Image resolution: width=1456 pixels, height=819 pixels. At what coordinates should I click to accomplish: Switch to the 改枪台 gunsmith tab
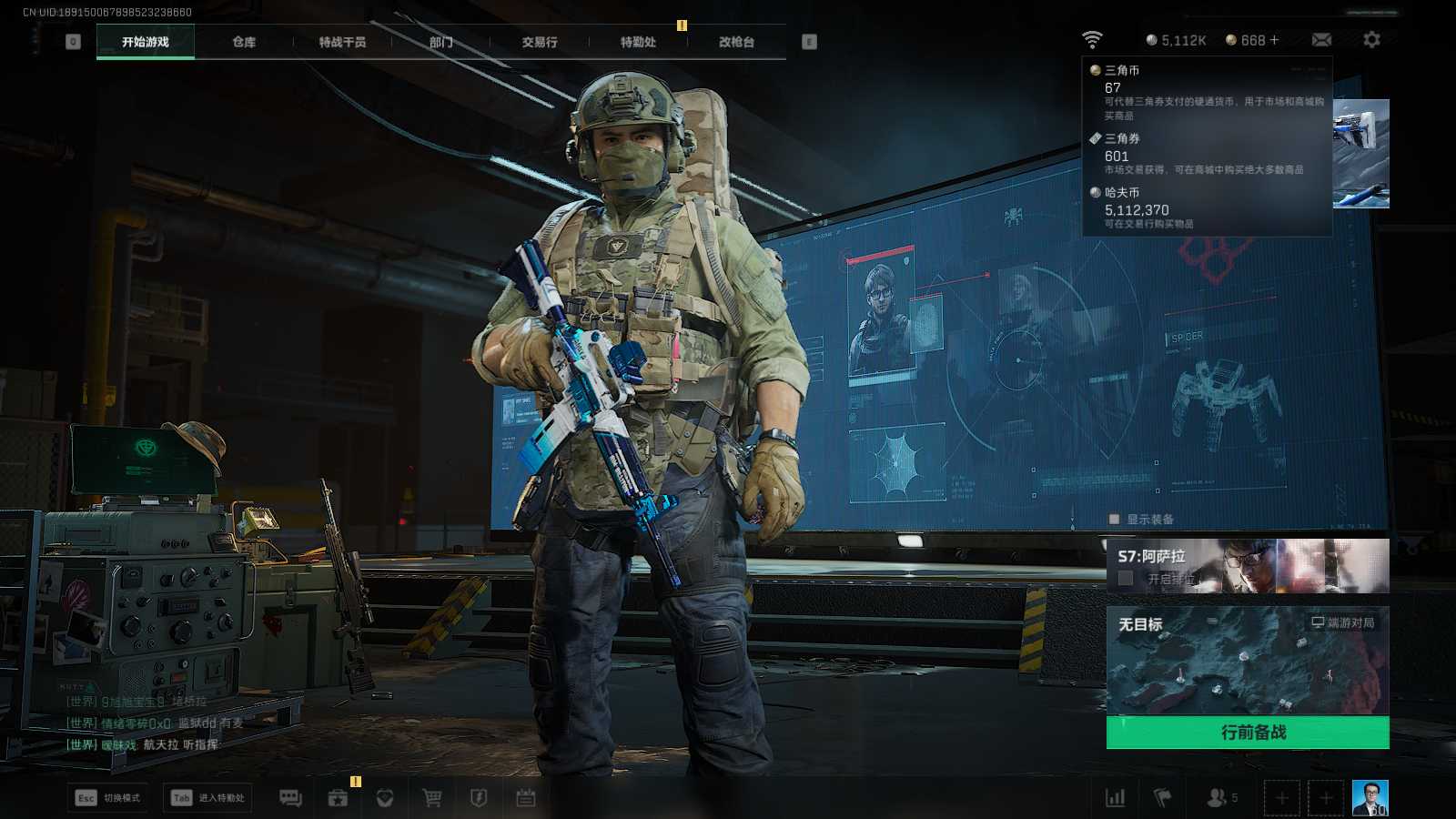point(736,42)
